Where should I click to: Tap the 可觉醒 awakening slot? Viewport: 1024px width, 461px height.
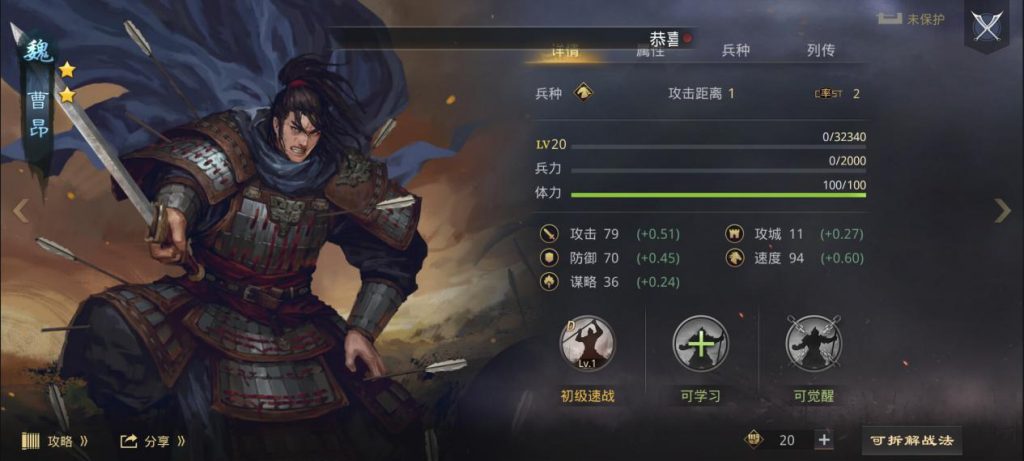(813, 345)
